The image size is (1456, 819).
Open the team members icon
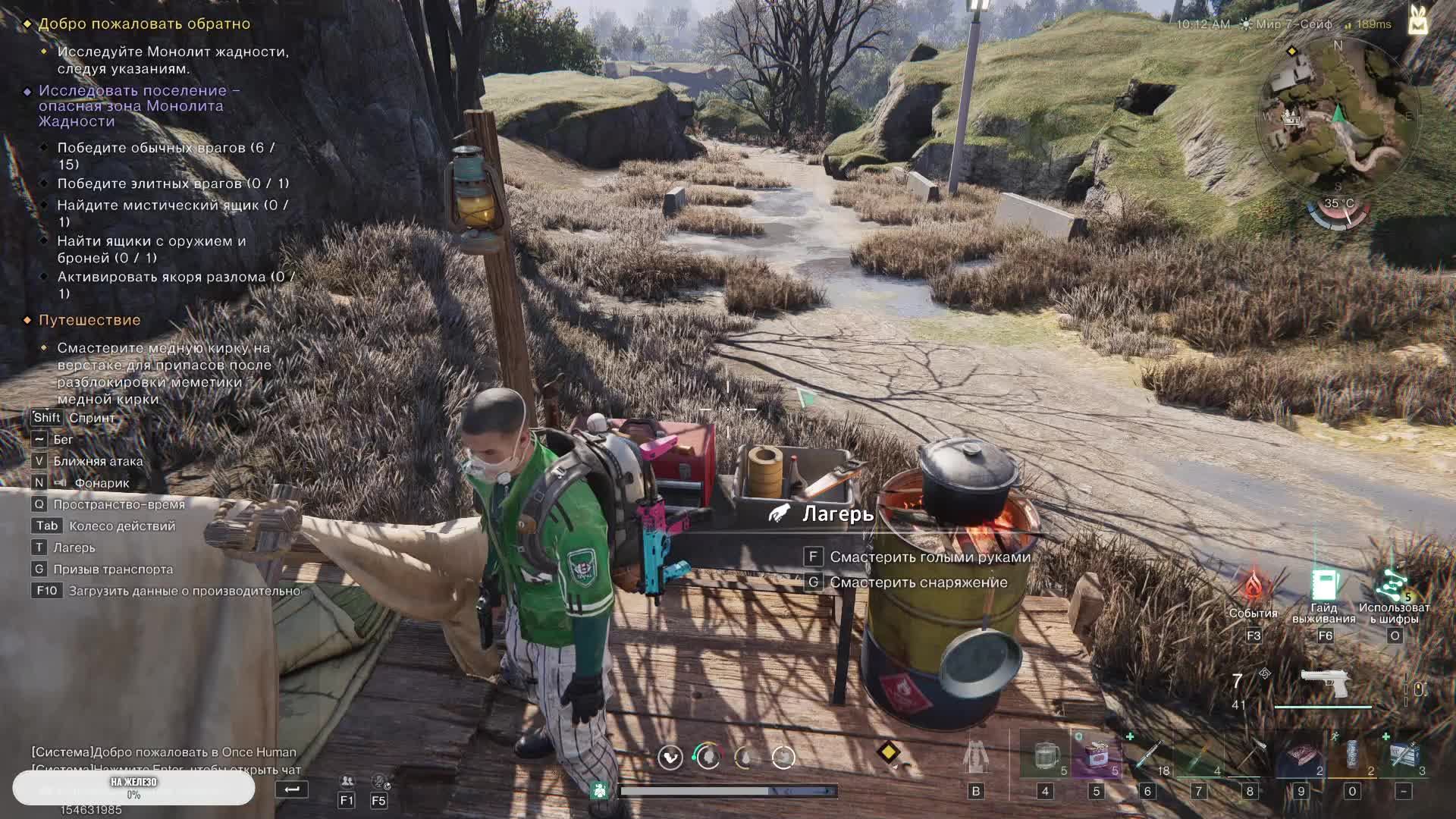click(x=347, y=781)
